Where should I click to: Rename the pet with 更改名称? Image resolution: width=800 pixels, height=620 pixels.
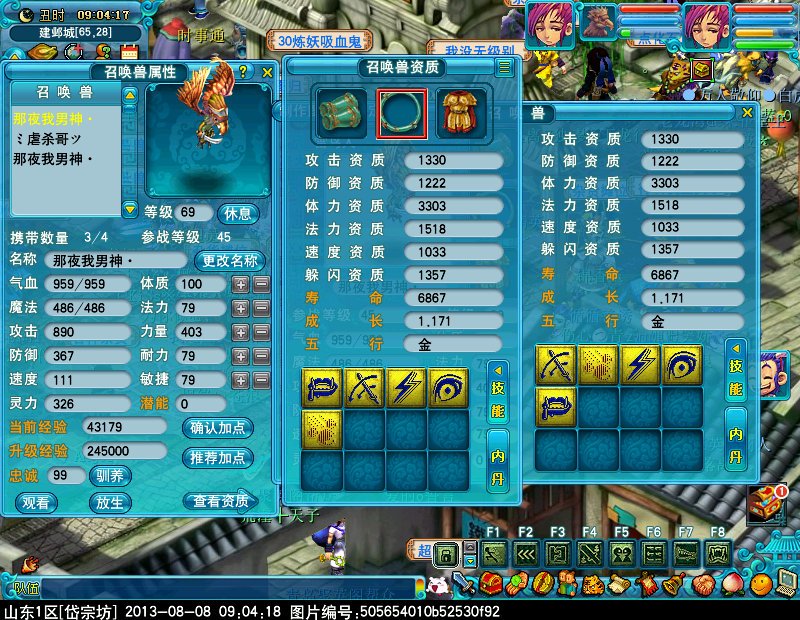230,261
